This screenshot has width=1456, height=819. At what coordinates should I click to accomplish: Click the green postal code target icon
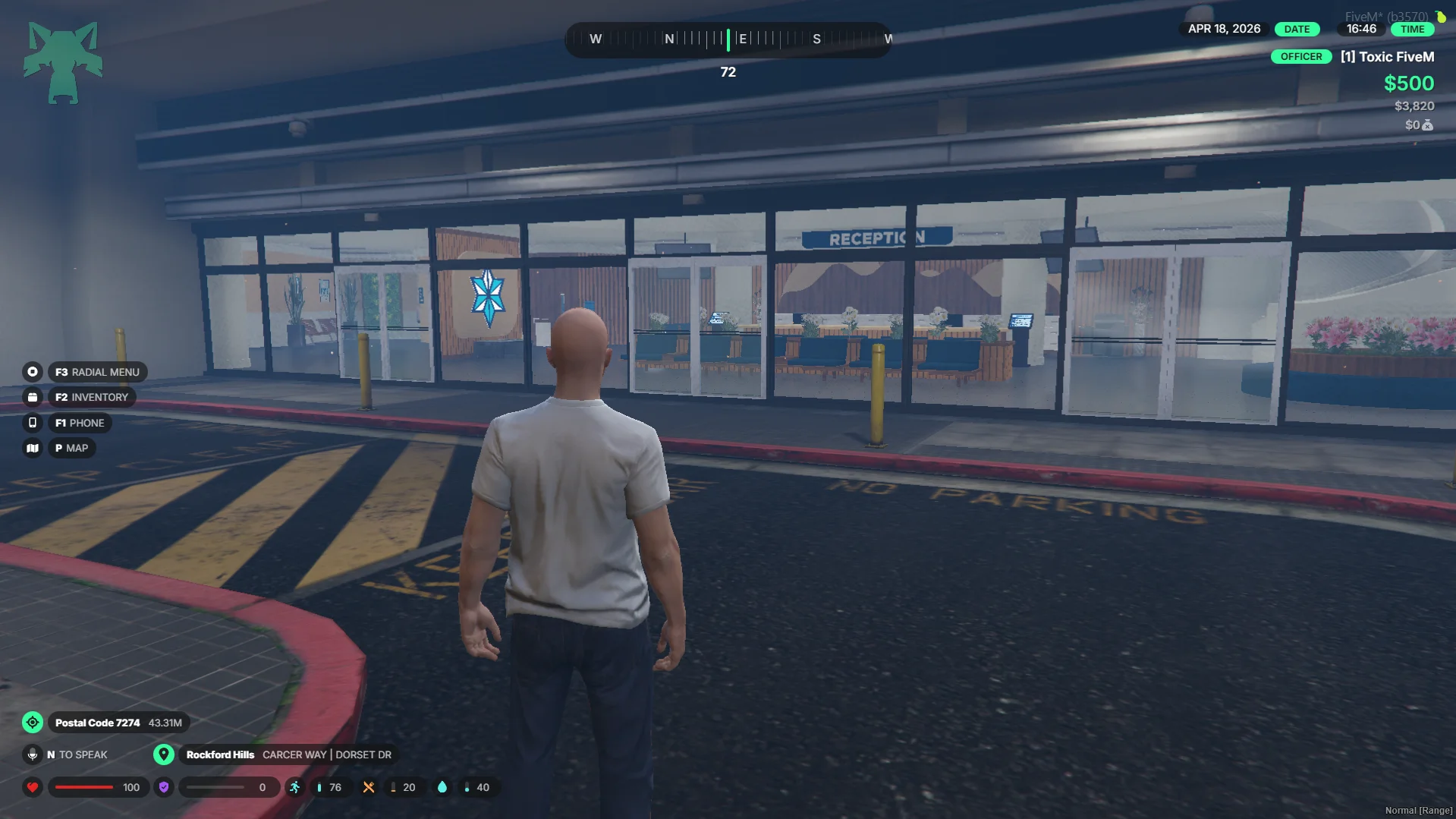[33, 723]
